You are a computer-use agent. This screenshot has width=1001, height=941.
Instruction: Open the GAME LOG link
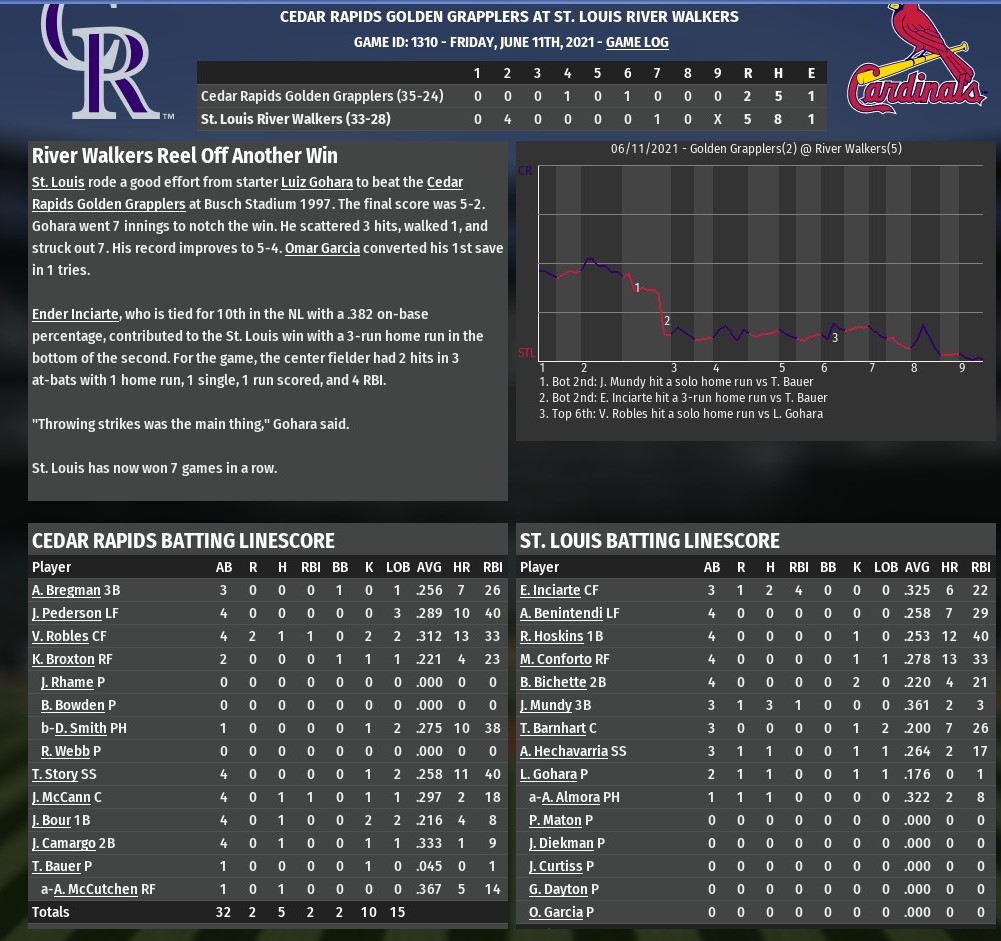click(637, 43)
